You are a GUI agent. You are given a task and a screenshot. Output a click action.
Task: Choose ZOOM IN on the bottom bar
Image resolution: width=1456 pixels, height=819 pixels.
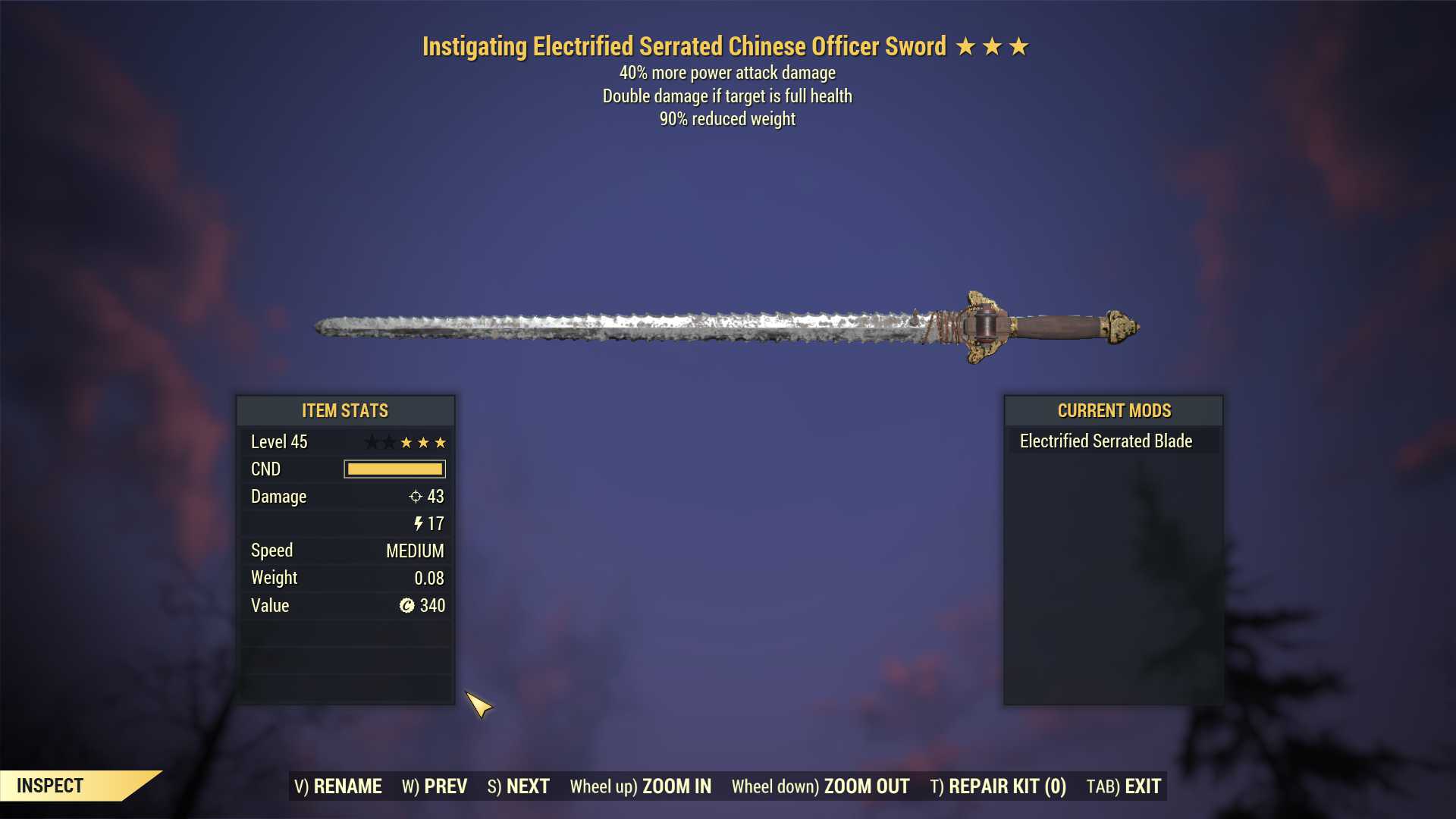(641, 786)
